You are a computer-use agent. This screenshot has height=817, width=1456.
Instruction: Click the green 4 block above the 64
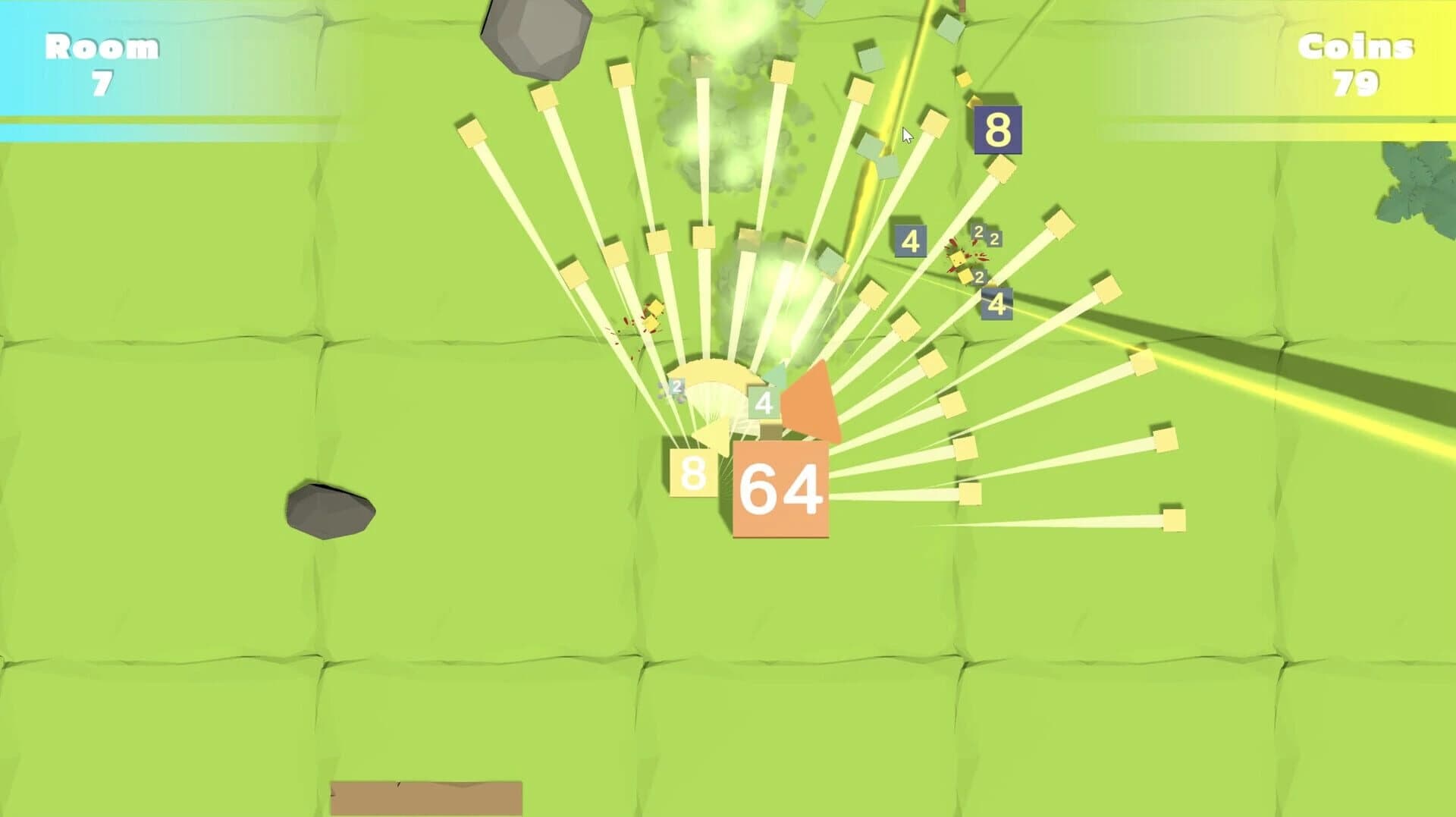point(761,403)
